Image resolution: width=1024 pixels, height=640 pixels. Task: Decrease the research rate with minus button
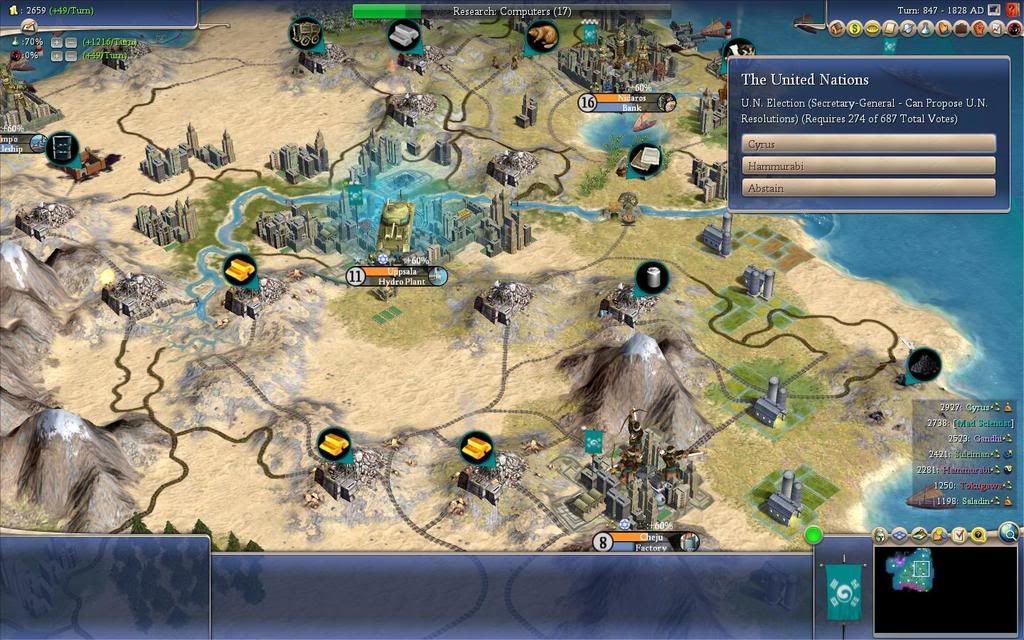click(x=71, y=42)
